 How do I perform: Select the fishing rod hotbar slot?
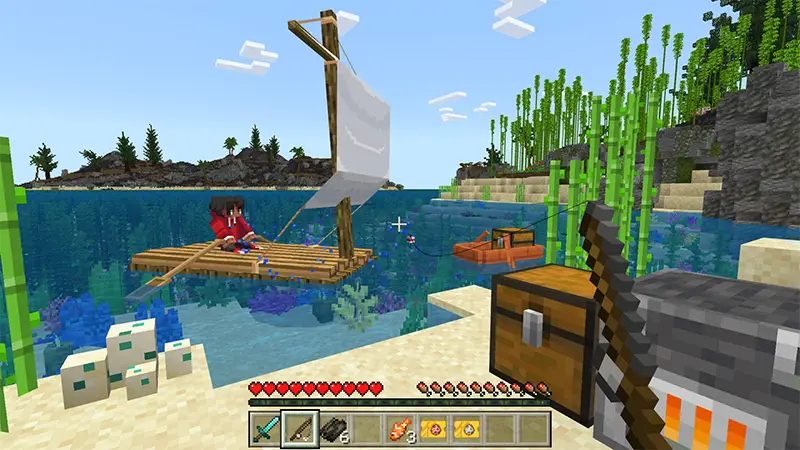pos(299,430)
